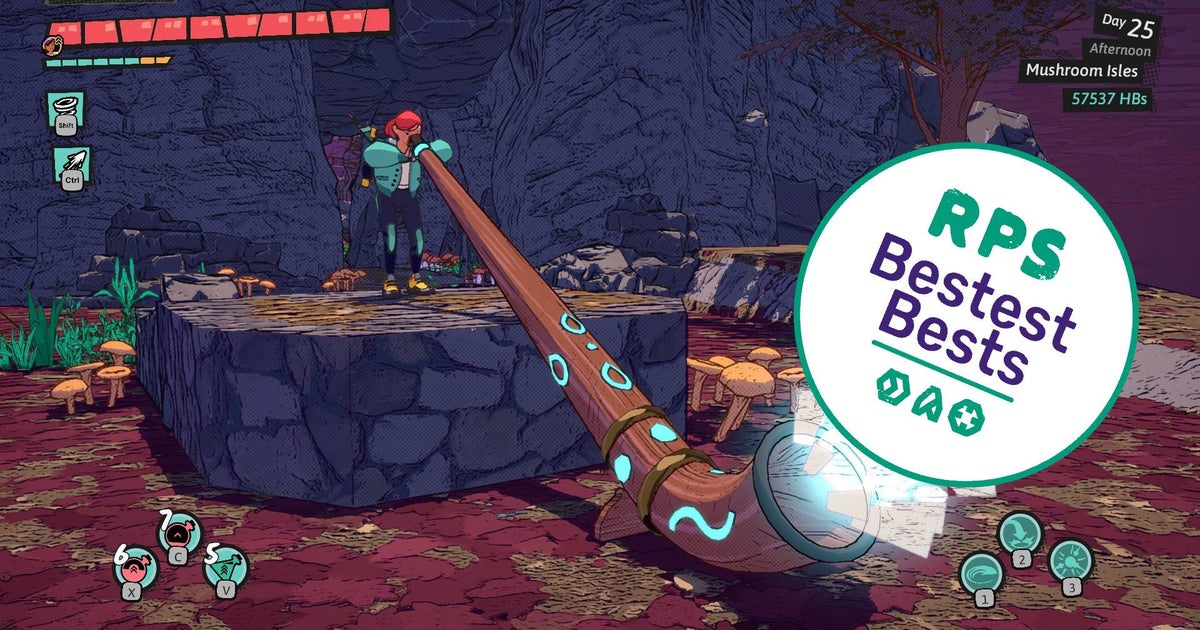1200x630 pixels.
Task: Drink the green triangular flask with count 5
Action: coord(227,567)
